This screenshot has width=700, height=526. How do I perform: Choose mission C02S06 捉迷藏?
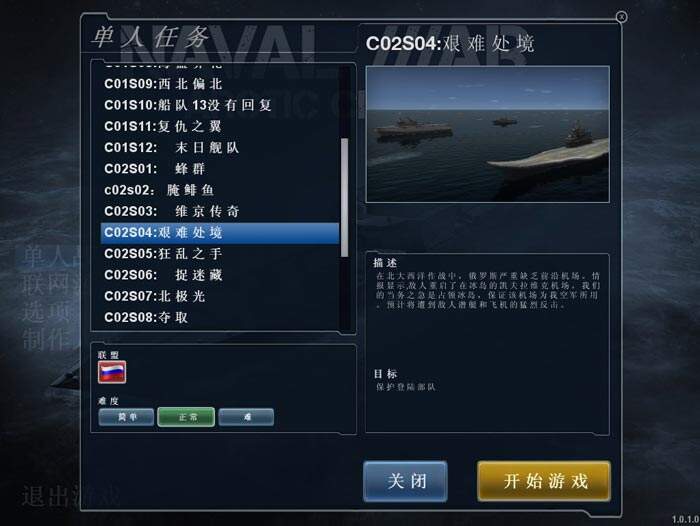point(165,274)
